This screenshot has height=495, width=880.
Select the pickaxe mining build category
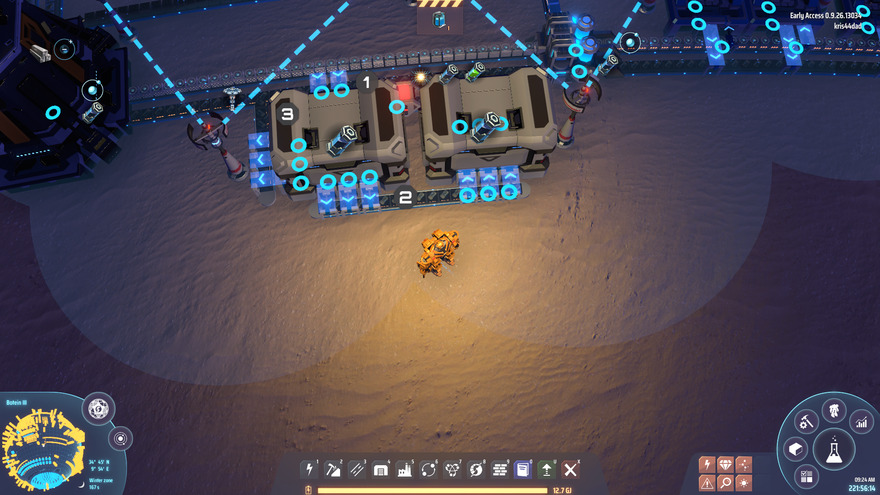click(x=334, y=469)
